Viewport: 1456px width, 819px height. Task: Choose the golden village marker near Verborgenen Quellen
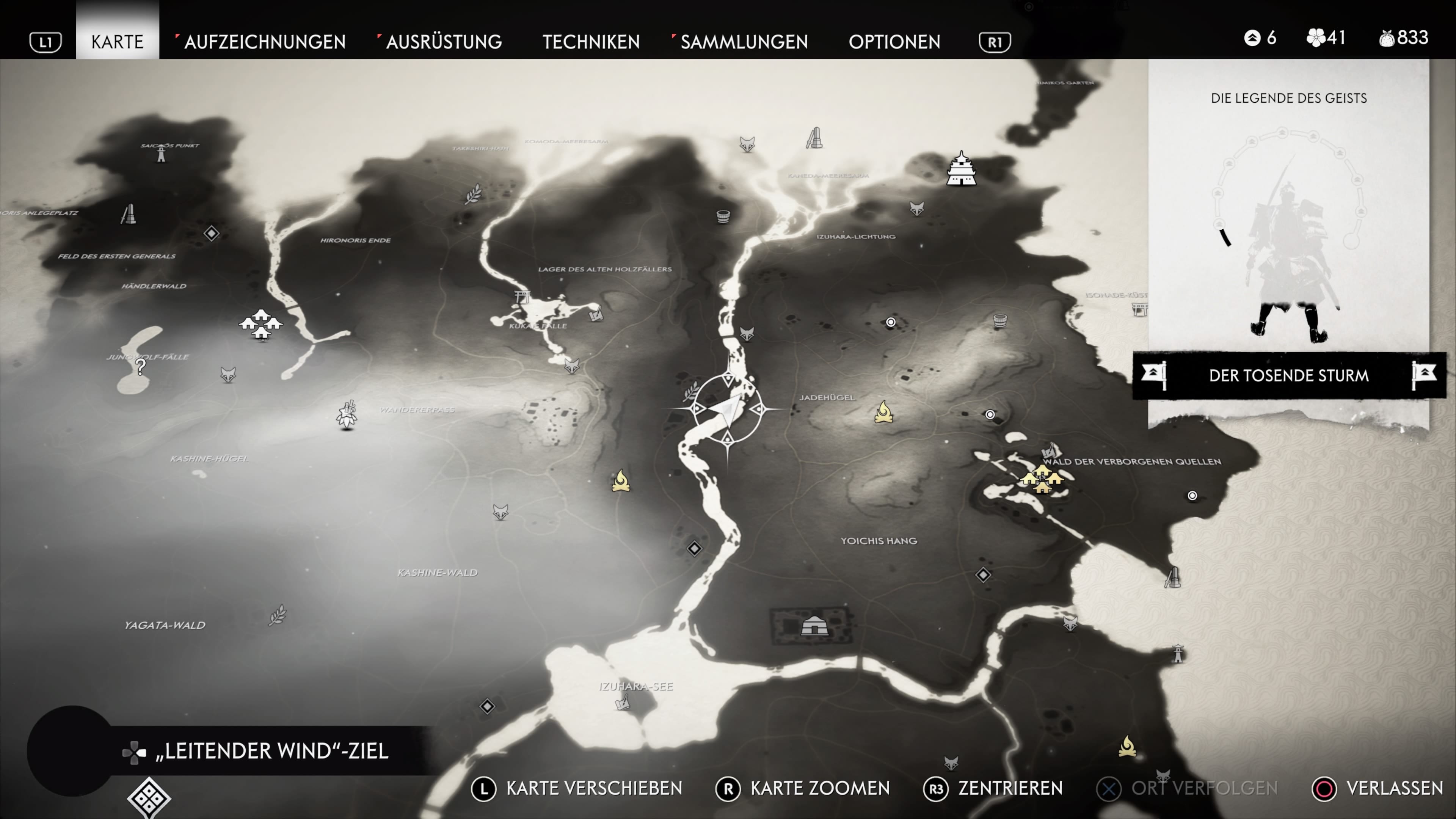(1041, 478)
